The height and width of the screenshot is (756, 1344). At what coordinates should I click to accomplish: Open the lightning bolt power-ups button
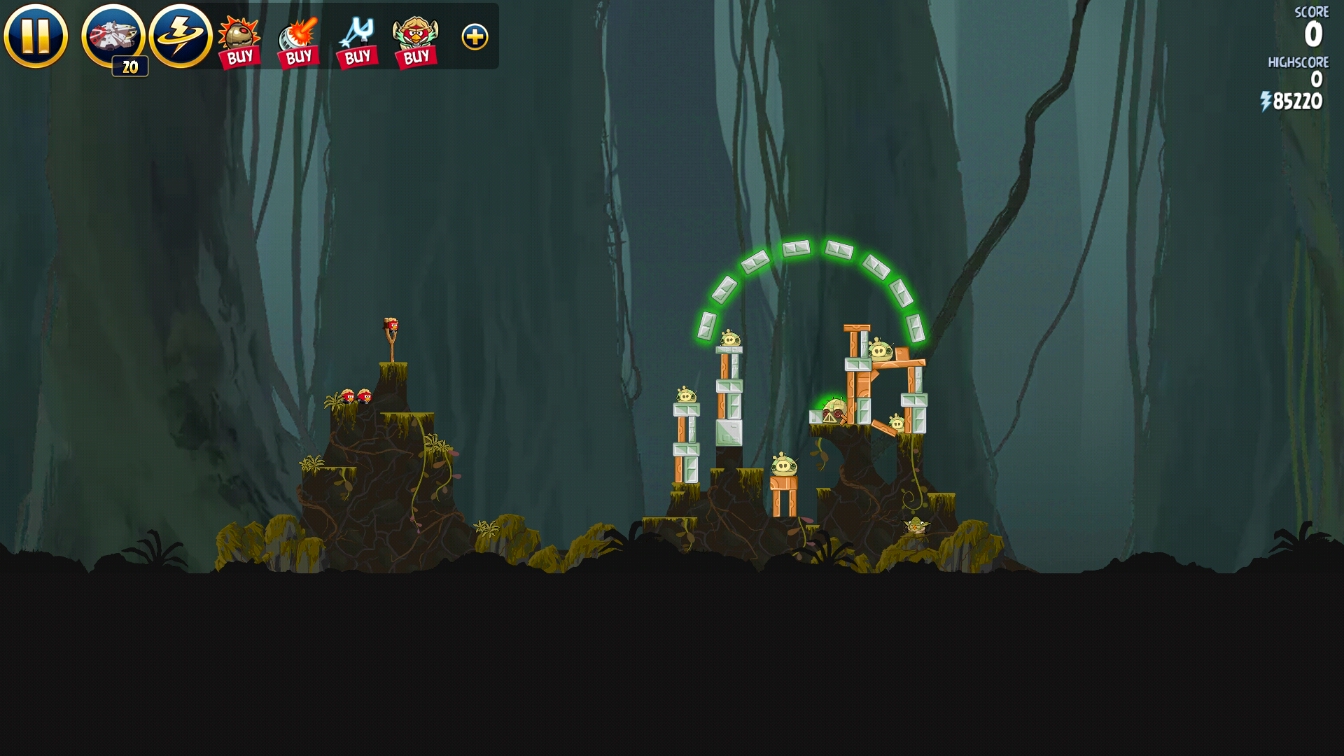coord(180,36)
